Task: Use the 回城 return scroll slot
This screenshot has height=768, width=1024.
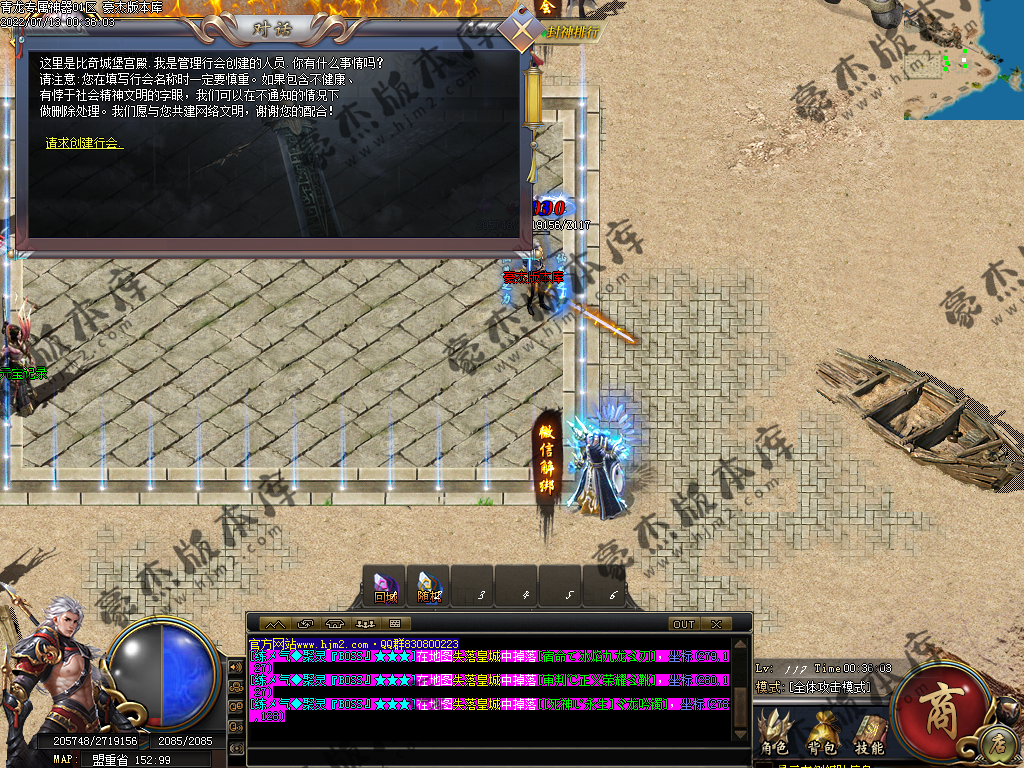Action: click(385, 587)
